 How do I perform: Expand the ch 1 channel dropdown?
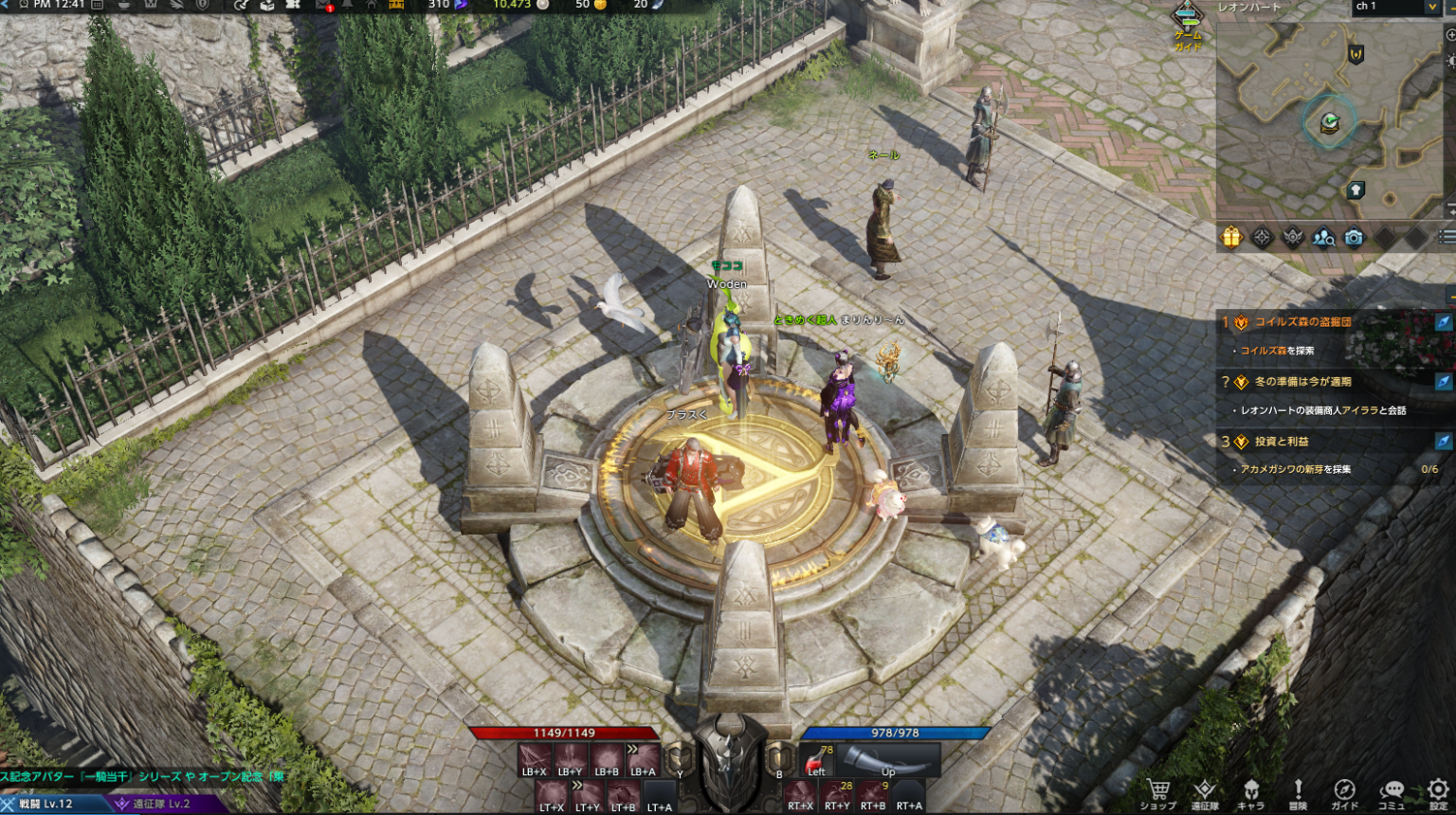point(1431,8)
